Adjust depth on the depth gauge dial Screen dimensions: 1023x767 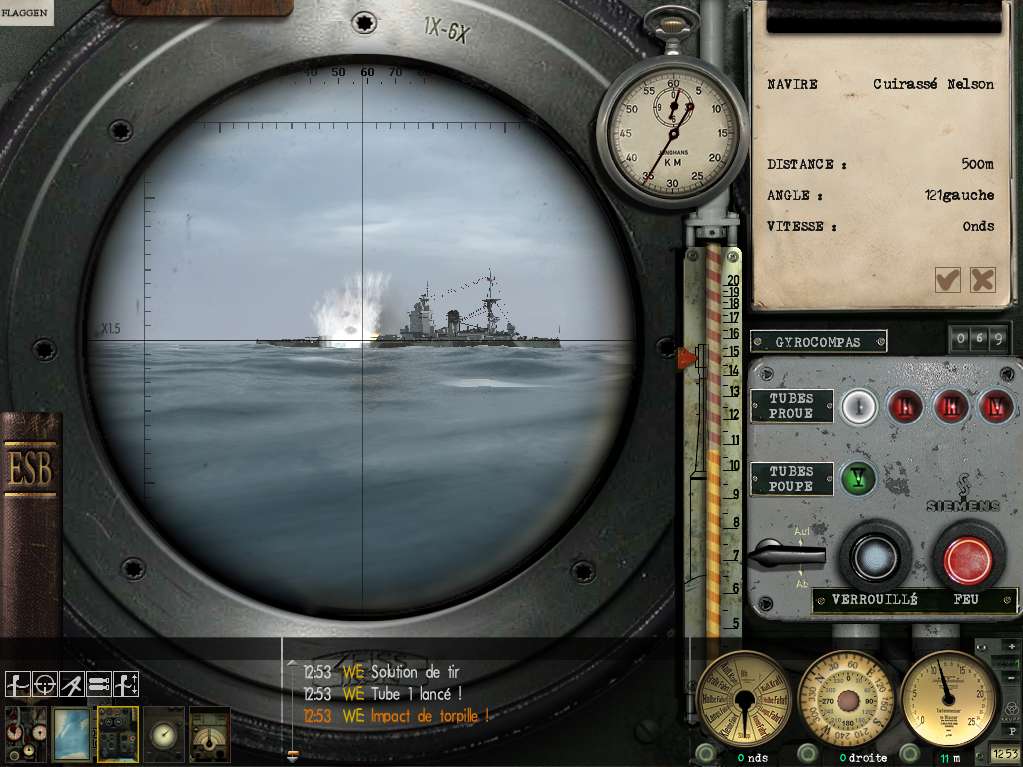(949, 698)
